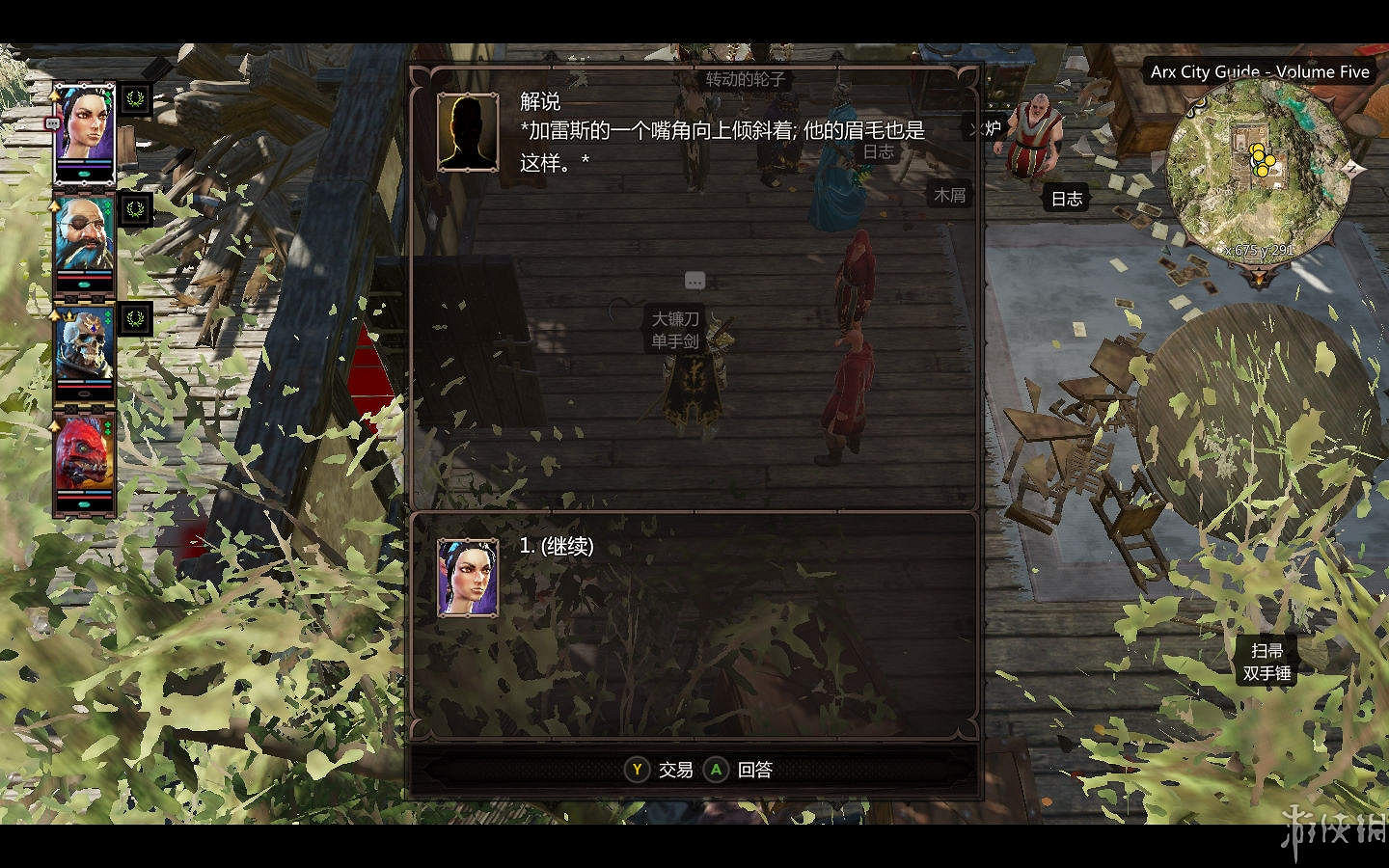Select the eyepatch dwarf's party portrait
1389x868 pixels.
point(85,236)
